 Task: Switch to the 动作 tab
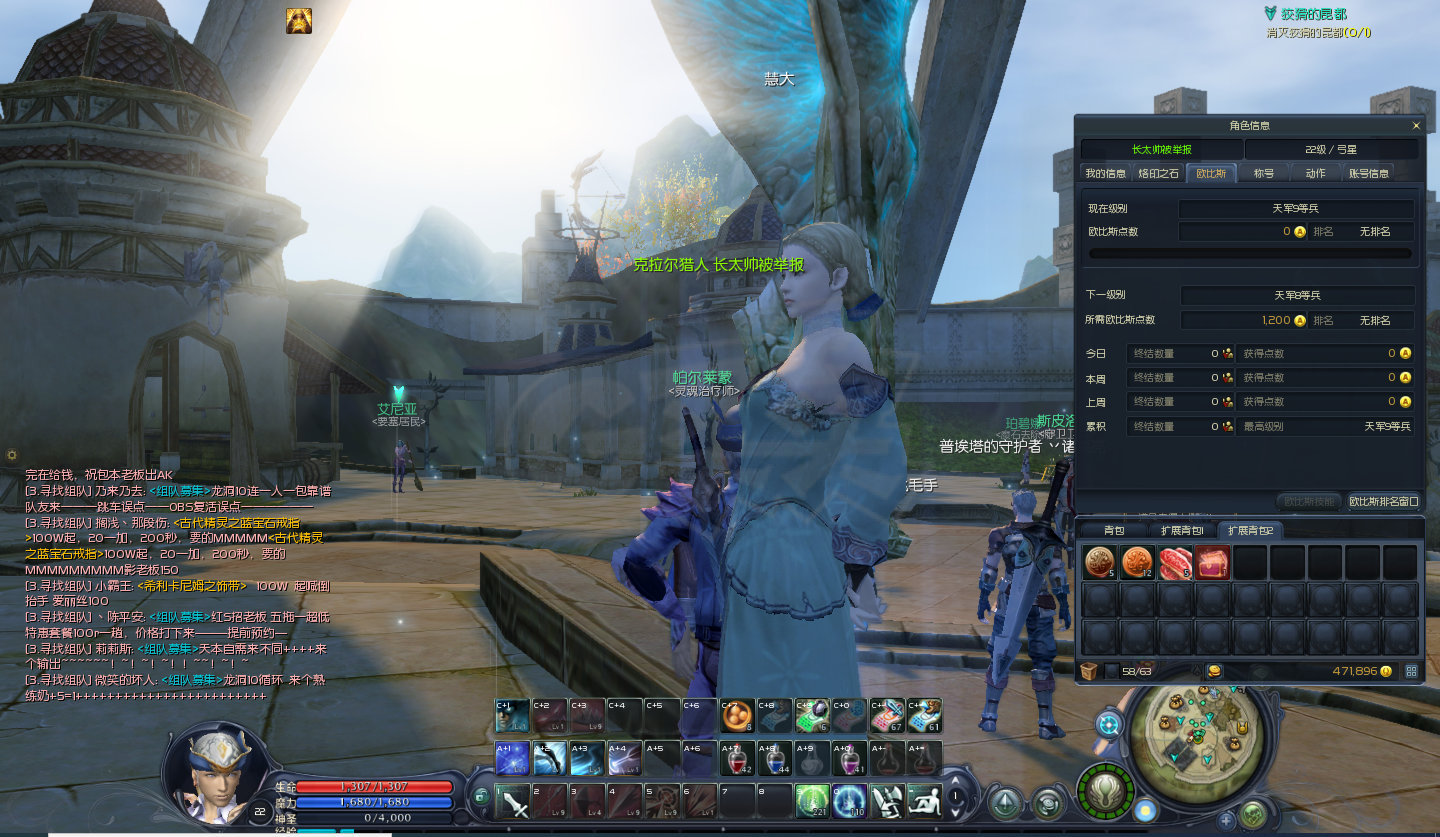(1315, 173)
